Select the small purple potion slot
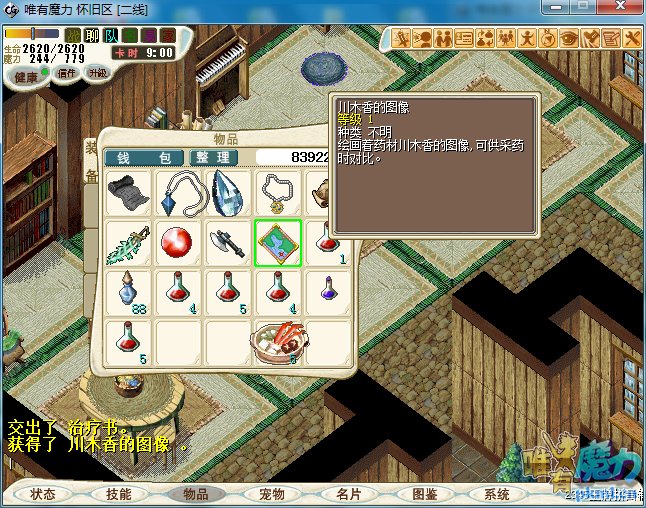This screenshot has width=646, height=508. pyautogui.click(x=327, y=293)
